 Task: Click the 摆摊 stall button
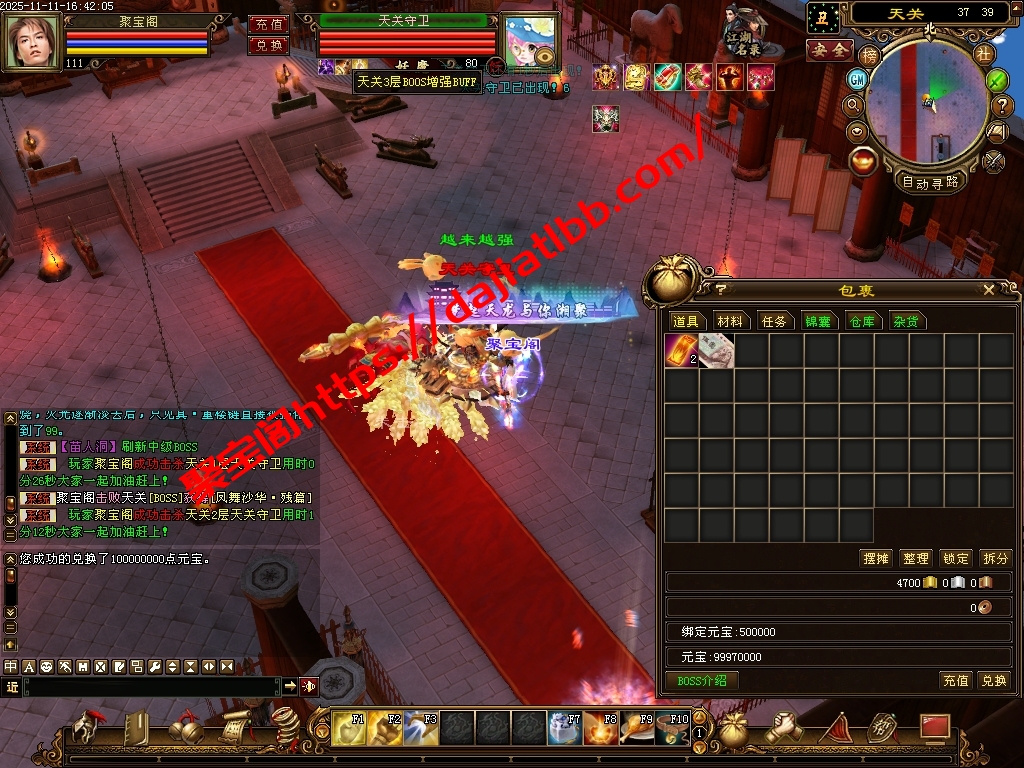click(x=875, y=558)
